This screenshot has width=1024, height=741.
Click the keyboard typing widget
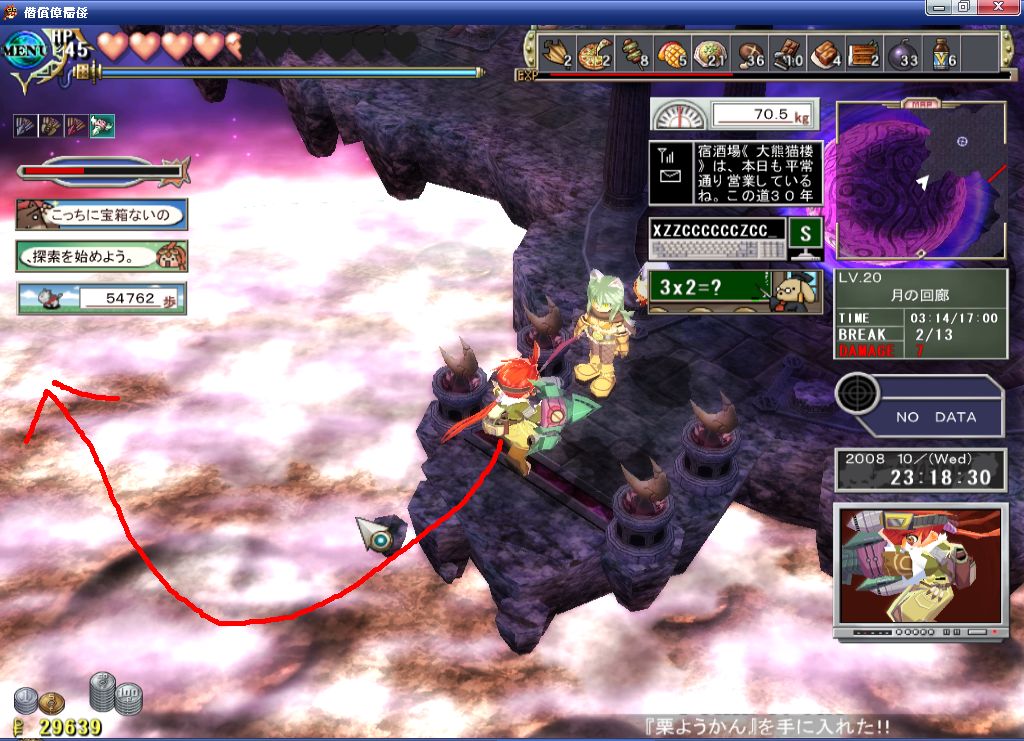click(x=717, y=238)
